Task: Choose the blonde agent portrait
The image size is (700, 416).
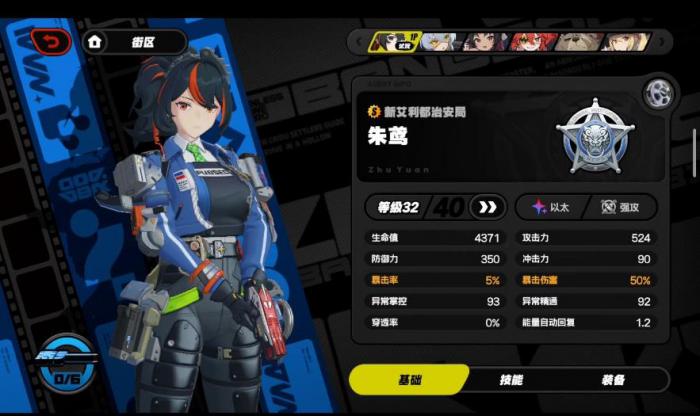Action: [622, 41]
